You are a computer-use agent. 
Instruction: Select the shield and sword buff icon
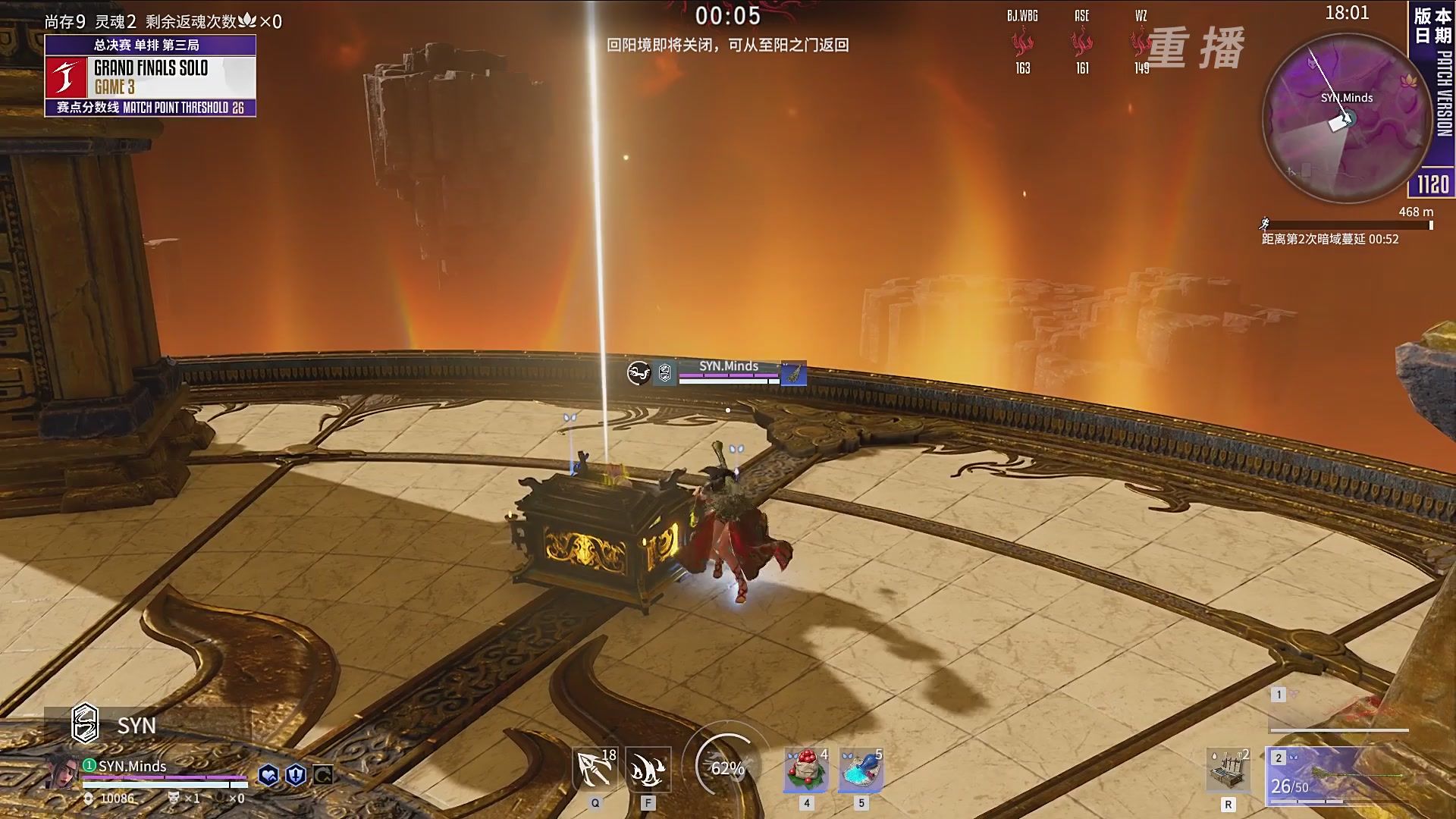[x=296, y=775]
